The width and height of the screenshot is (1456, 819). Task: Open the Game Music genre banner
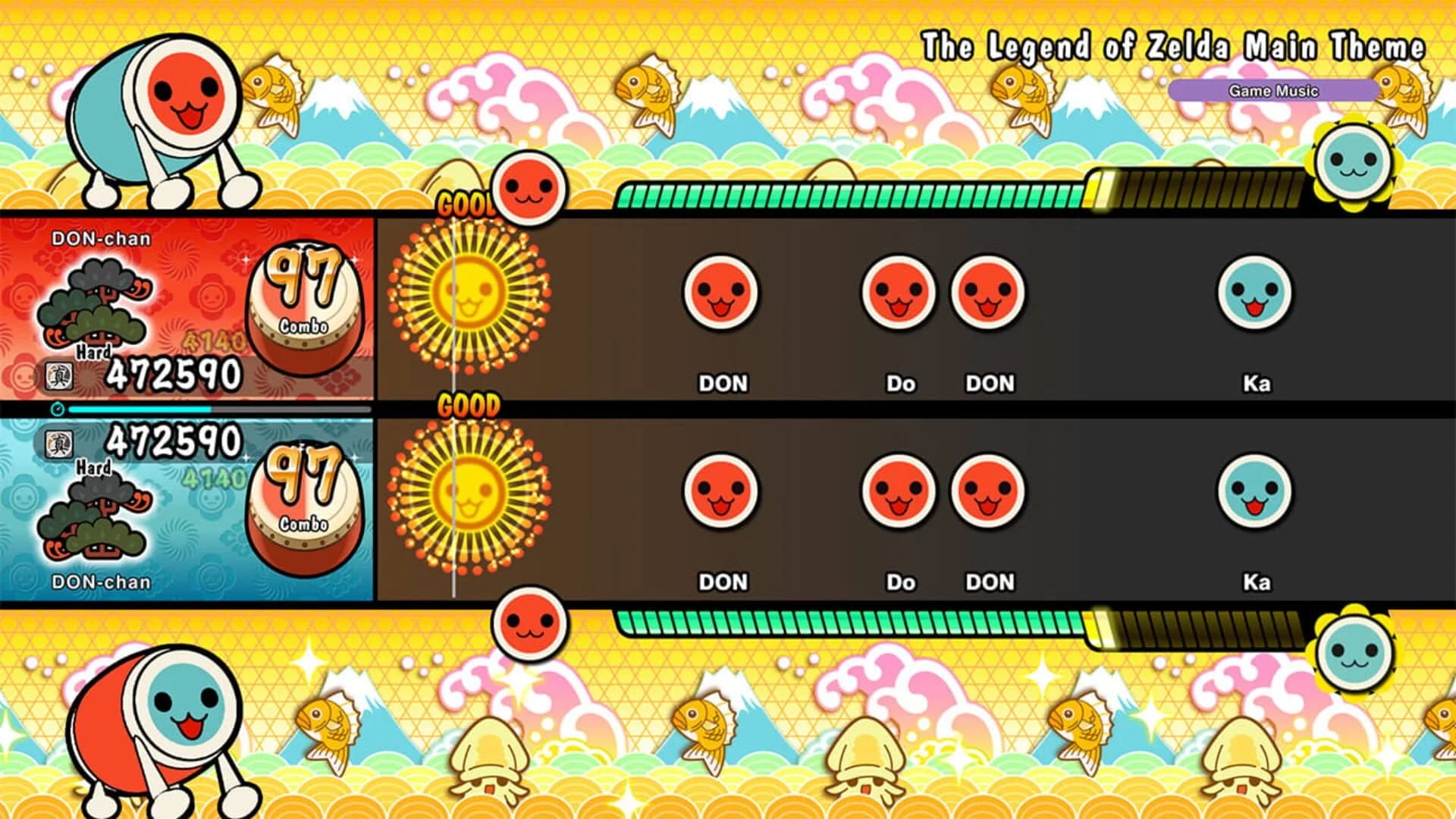tap(1275, 90)
